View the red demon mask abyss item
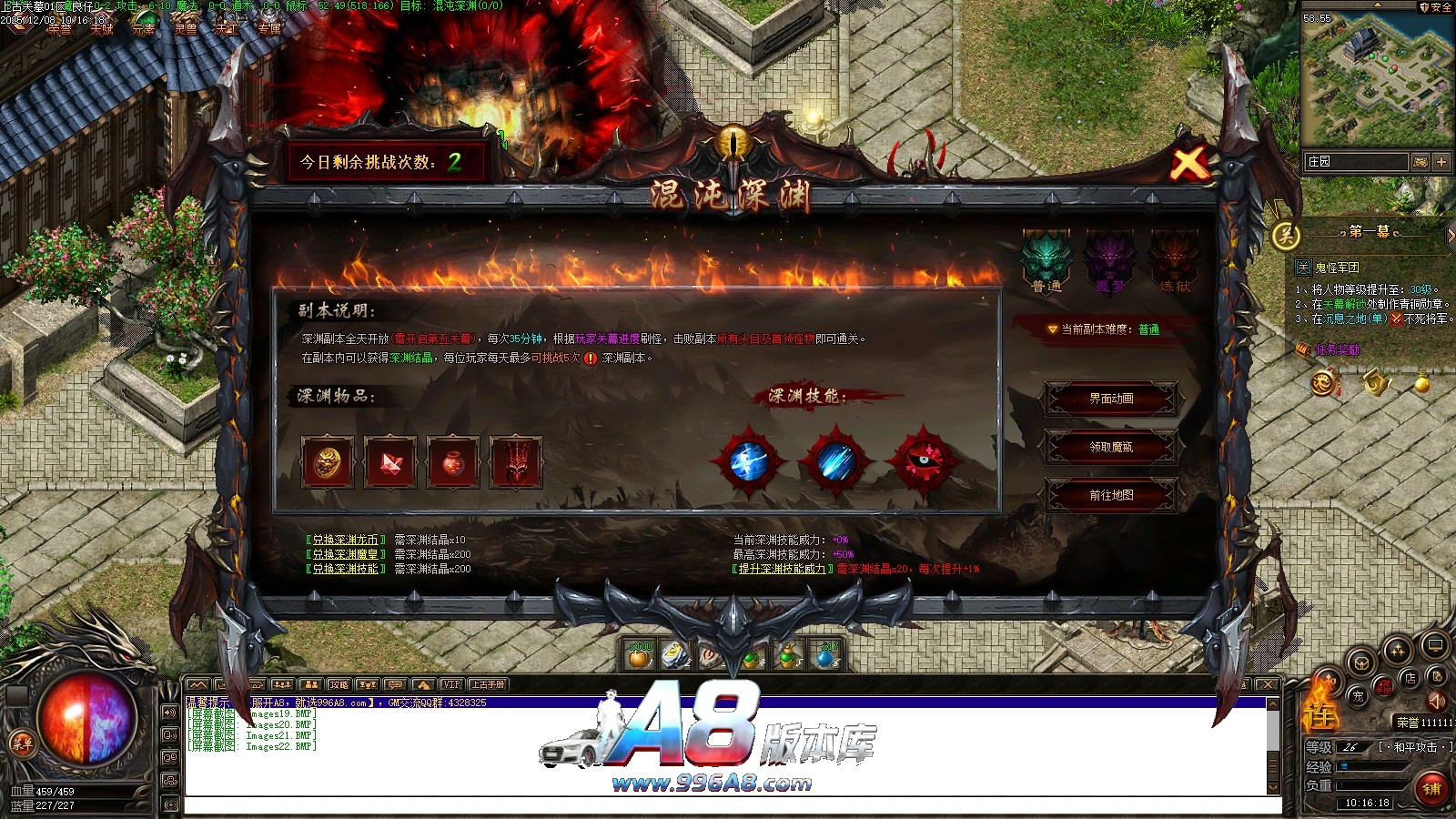This screenshot has width=1456, height=819. pyautogui.click(x=516, y=462)
